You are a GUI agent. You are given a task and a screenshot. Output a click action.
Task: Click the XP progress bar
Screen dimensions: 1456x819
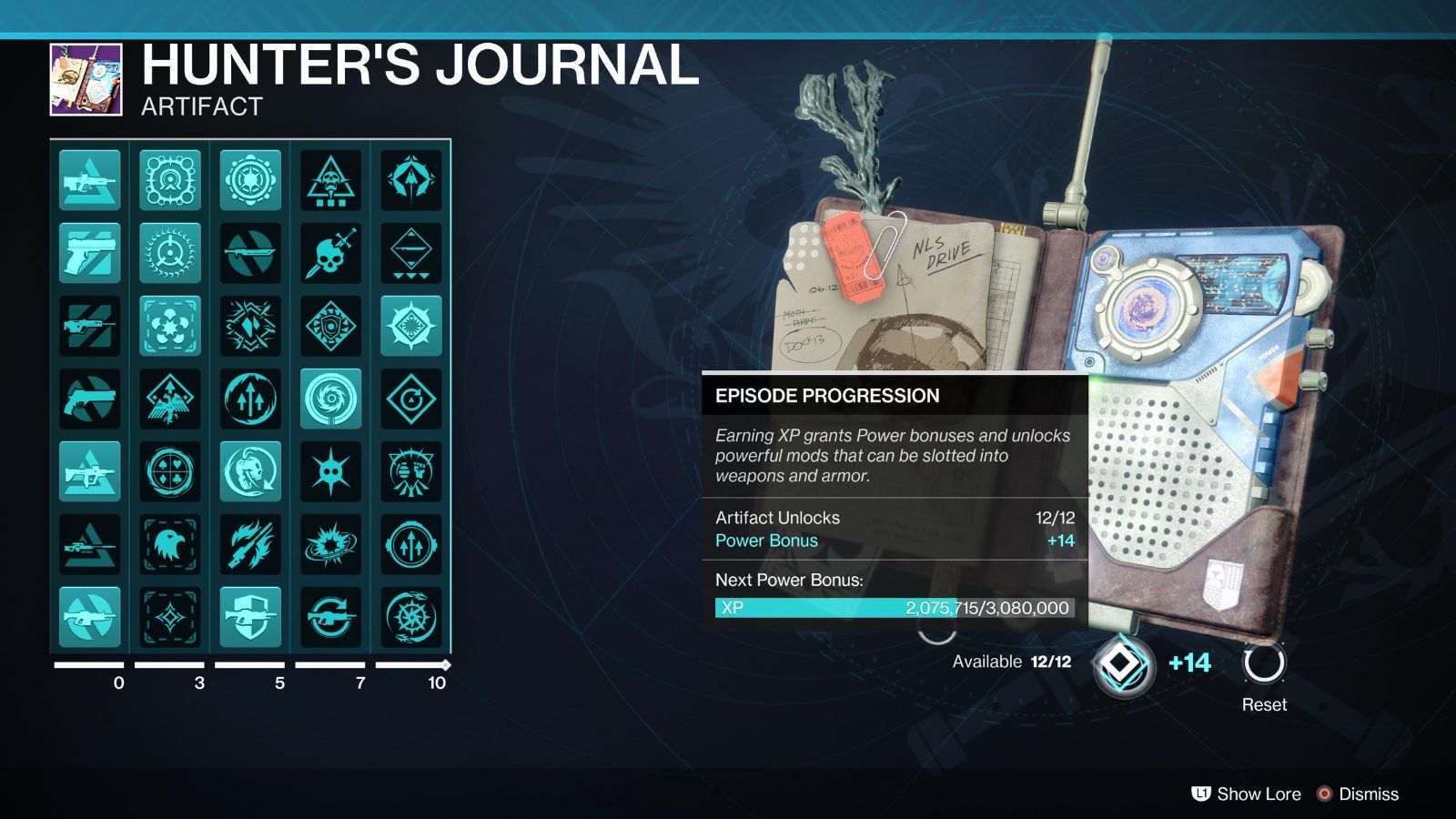896,608
